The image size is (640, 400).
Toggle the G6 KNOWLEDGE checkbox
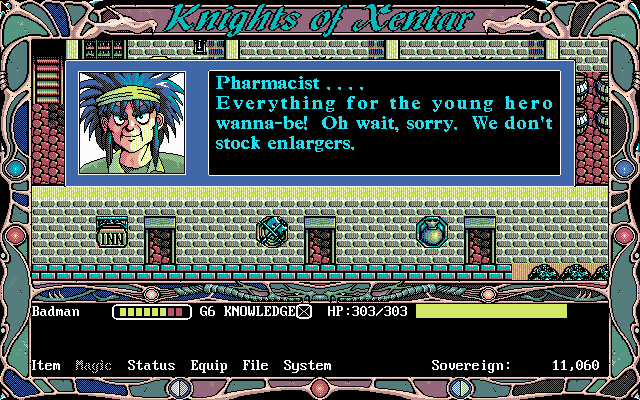(304, 312)
